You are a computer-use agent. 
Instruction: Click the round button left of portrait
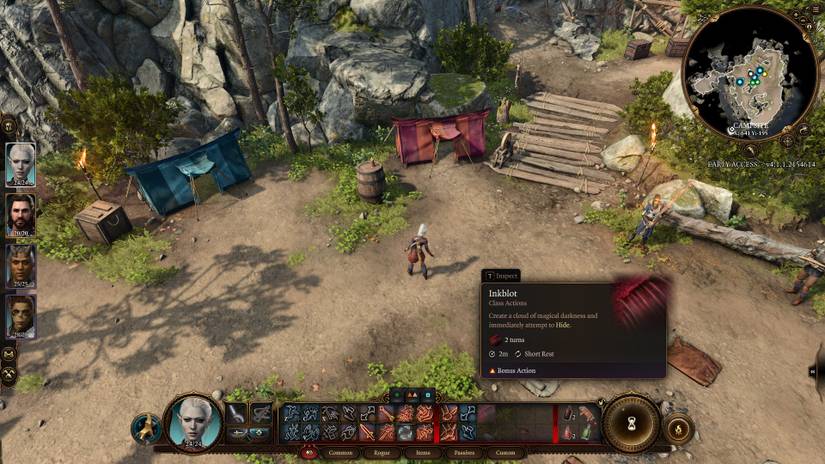pyautogui.click(x=146, y=428)
